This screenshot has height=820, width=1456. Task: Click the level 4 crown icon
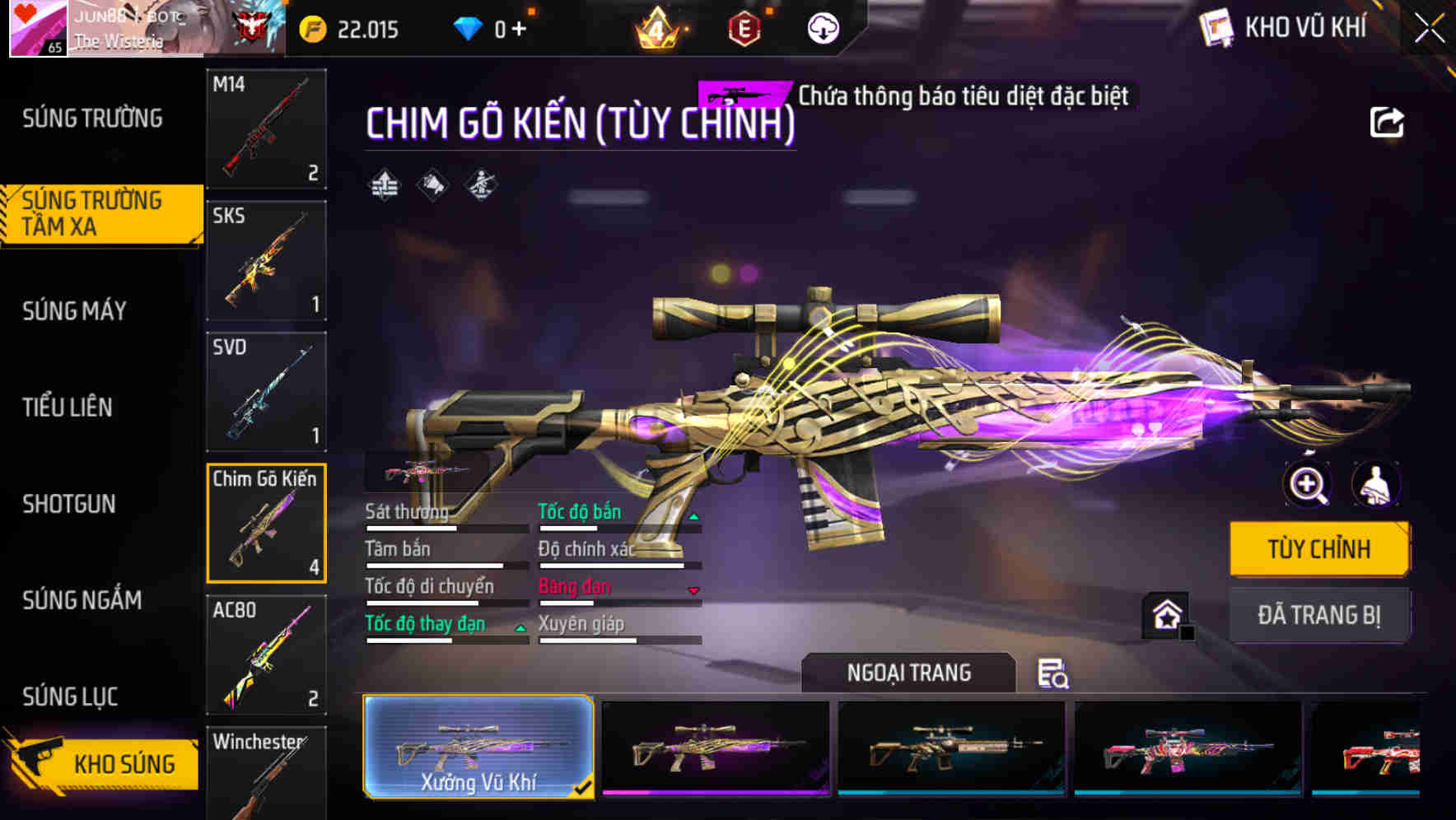(655, 27)
